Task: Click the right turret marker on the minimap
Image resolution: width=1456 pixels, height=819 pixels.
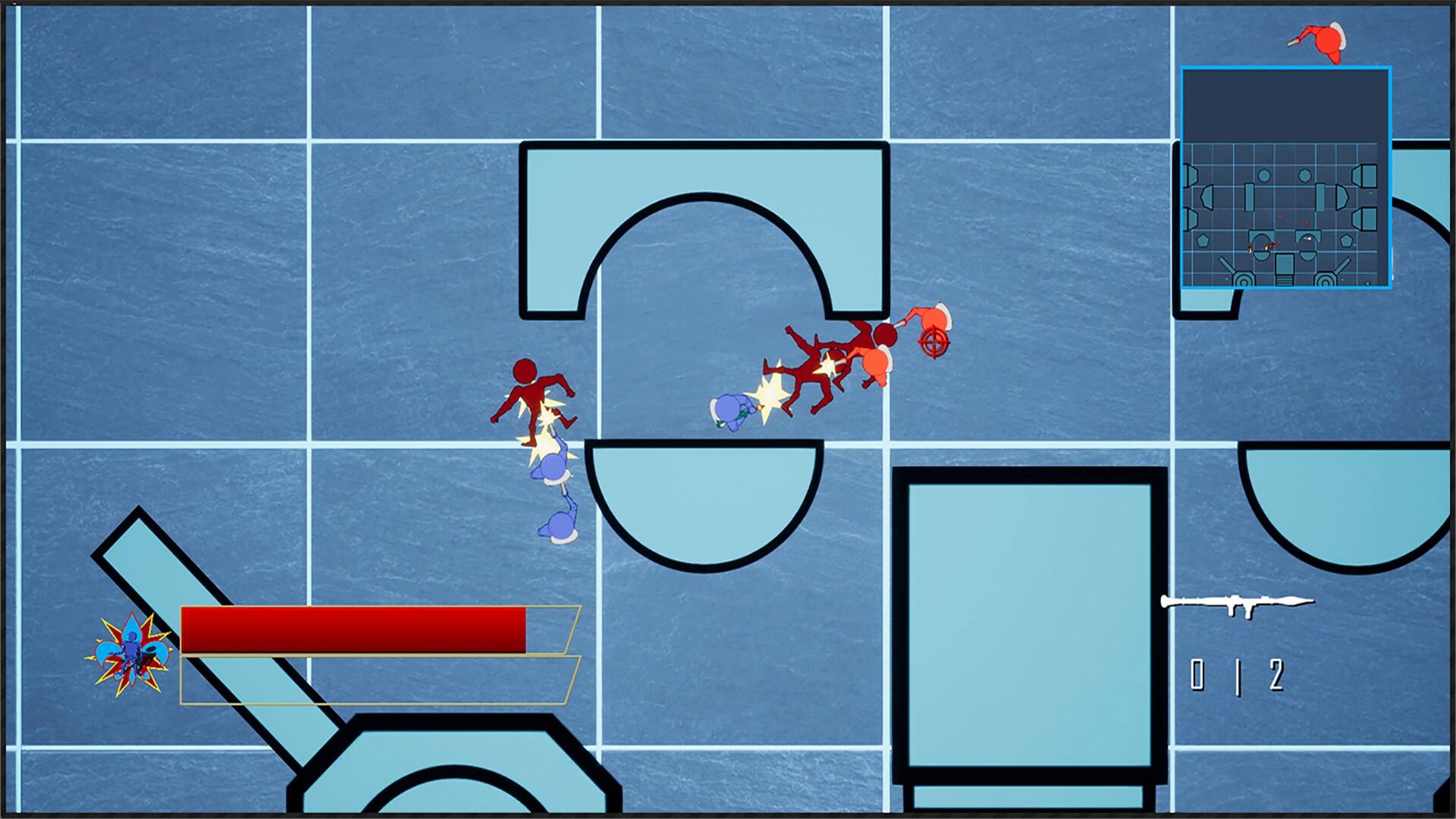Action: (x=1326, y=278)
